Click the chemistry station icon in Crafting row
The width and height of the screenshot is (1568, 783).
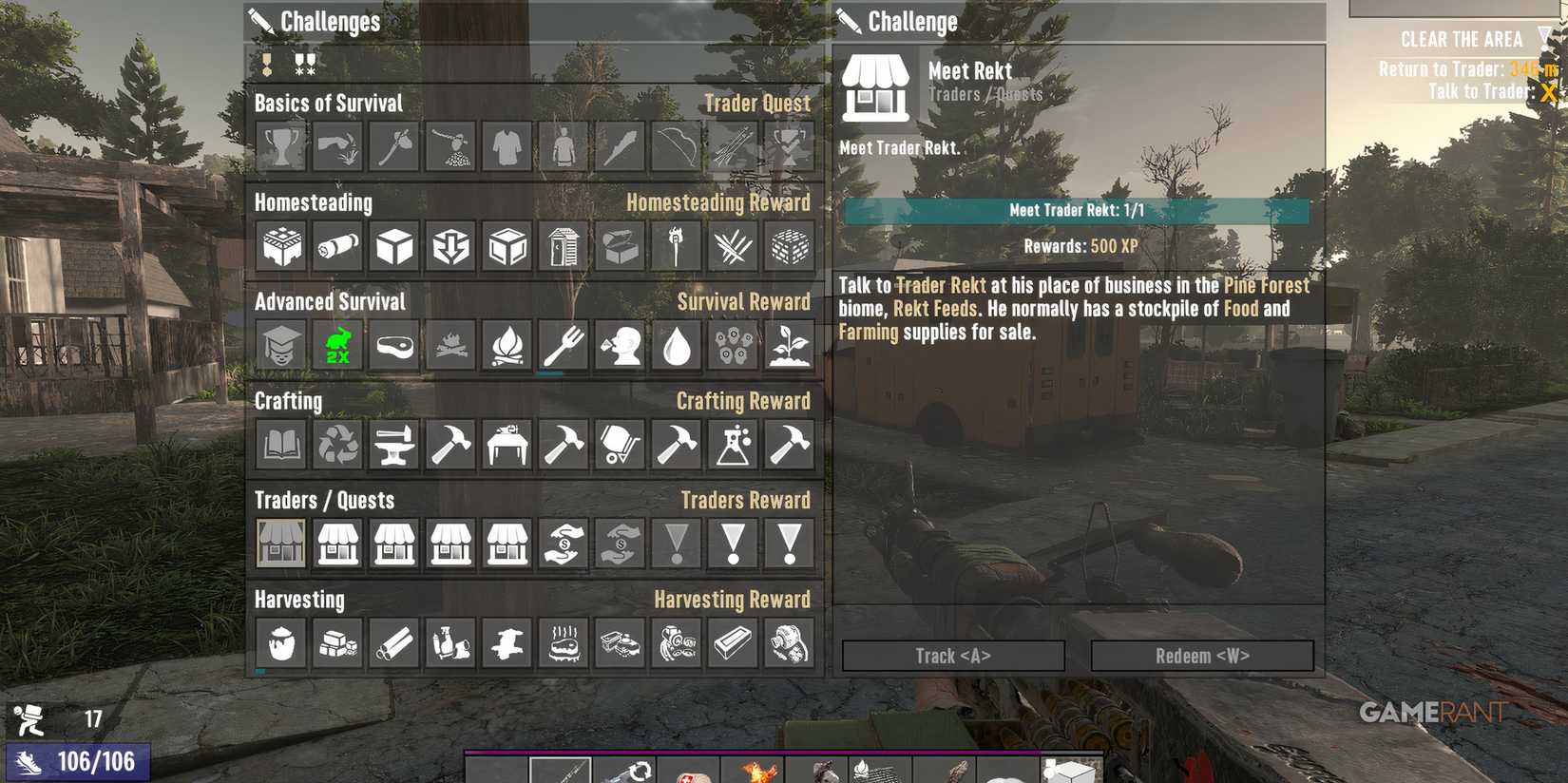[x=731, y=444]
